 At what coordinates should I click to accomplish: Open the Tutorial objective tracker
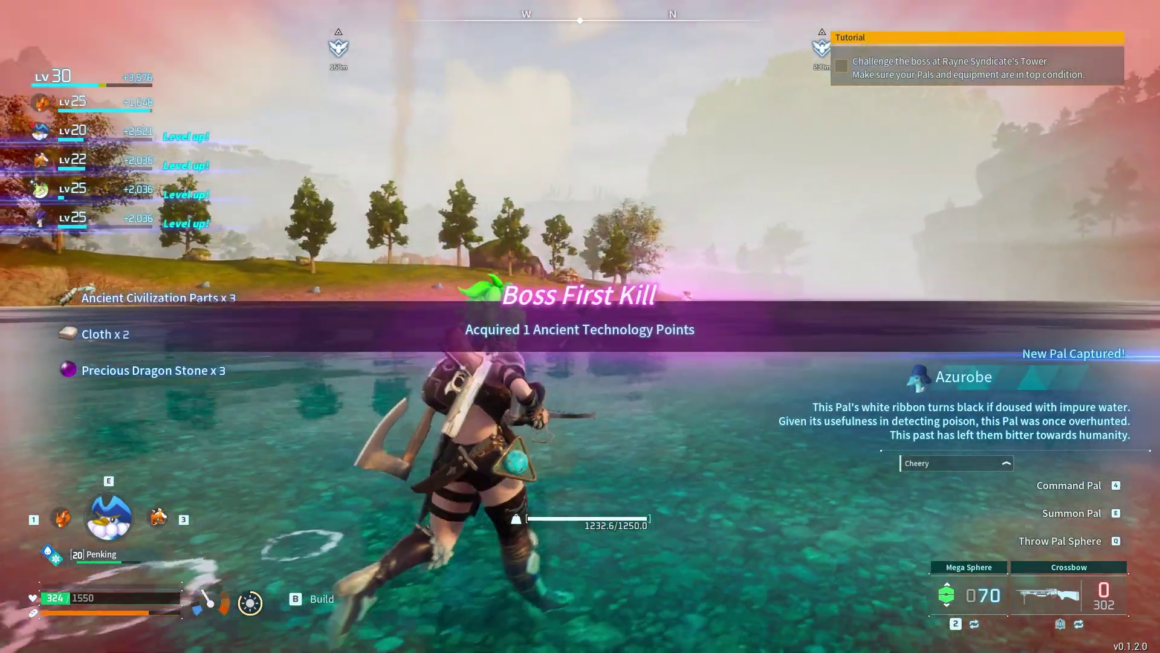click(977, 38)
